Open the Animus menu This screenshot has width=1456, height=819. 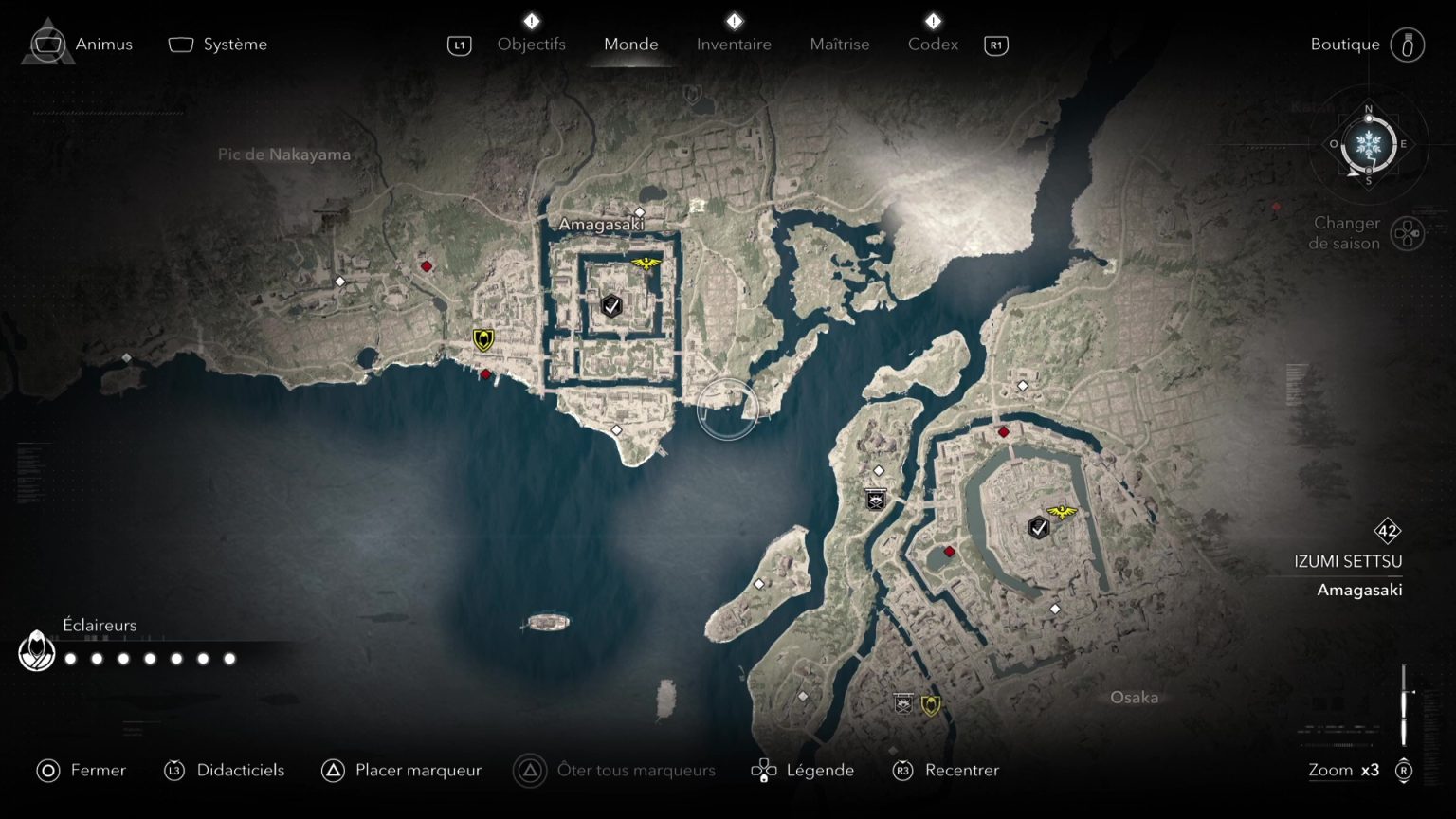tap(103, 44)
